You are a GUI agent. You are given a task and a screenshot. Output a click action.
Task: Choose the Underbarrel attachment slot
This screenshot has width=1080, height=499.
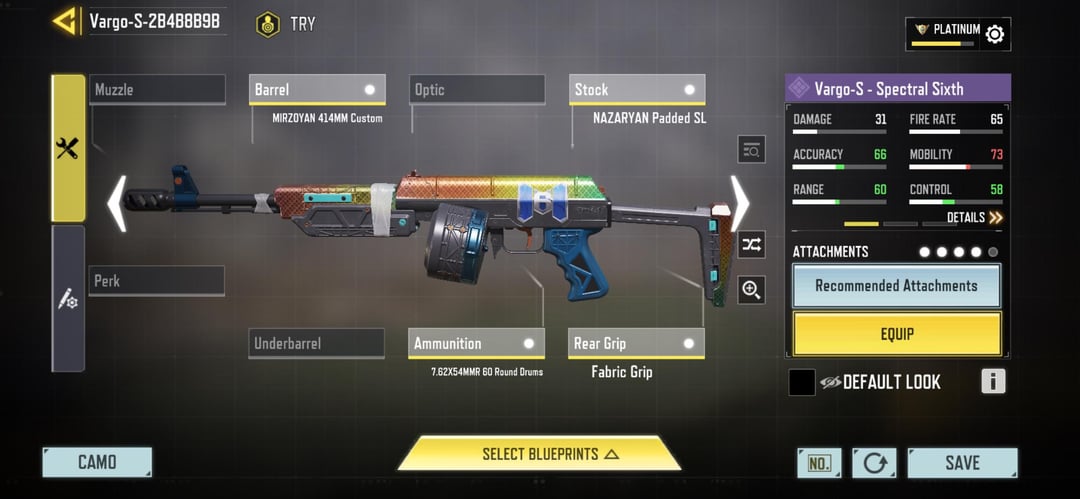tap(317, 343)
